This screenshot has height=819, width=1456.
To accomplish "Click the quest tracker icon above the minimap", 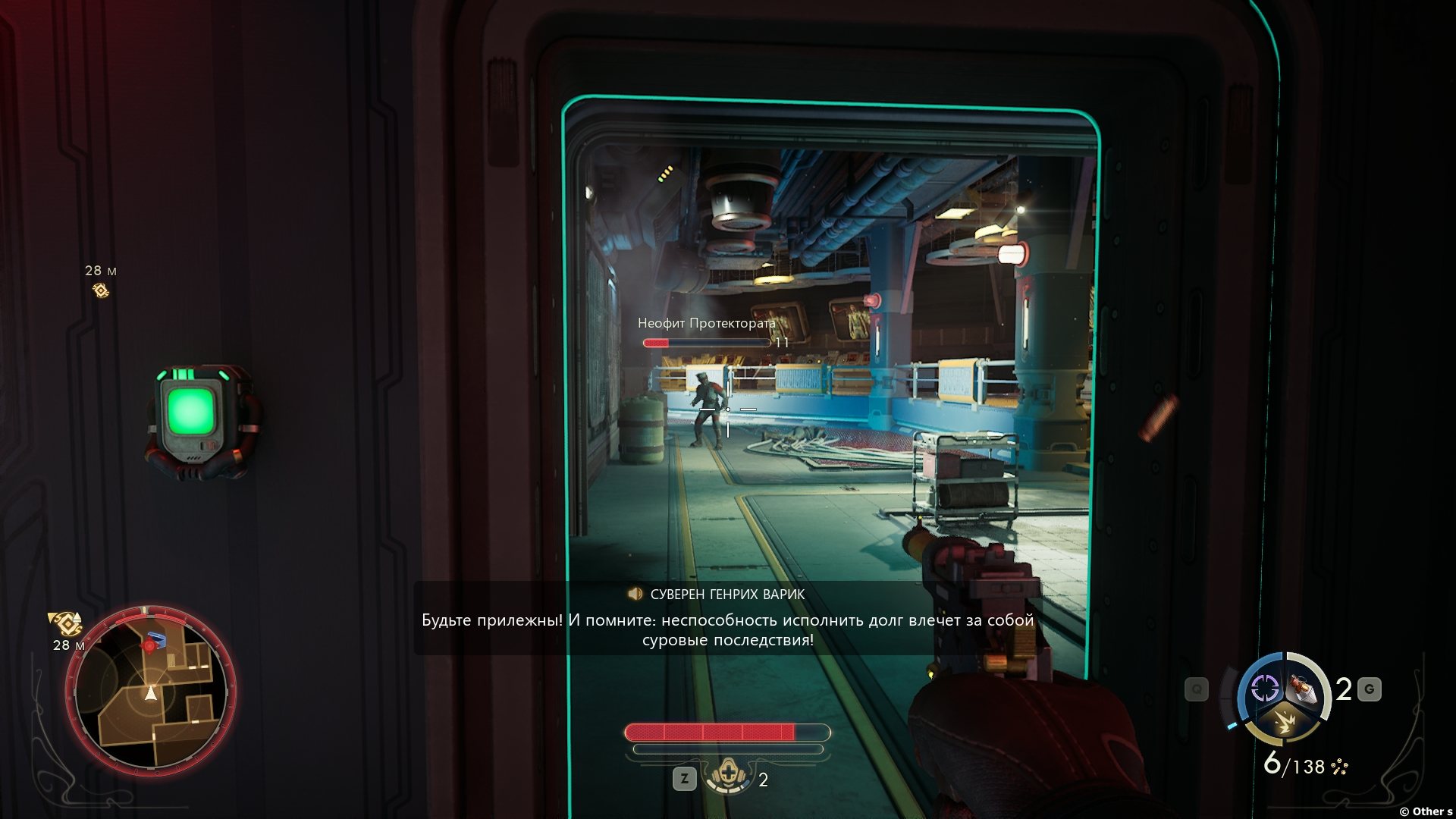I will point(66,623).
